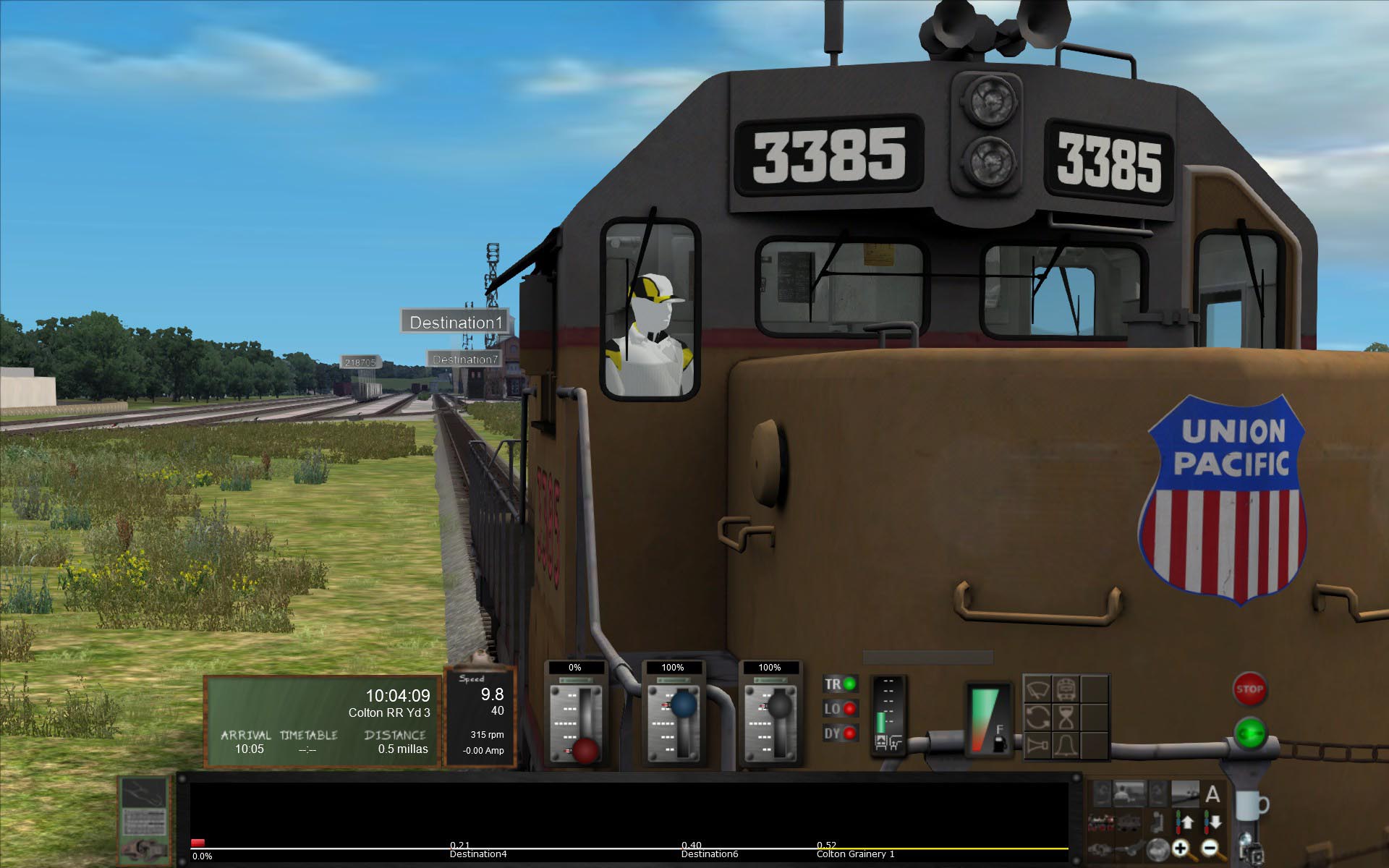Click the blue train brake lever knob
The height and width of the screenshot is (868, 1389).
pyautogui.click(x=682, y=704)
